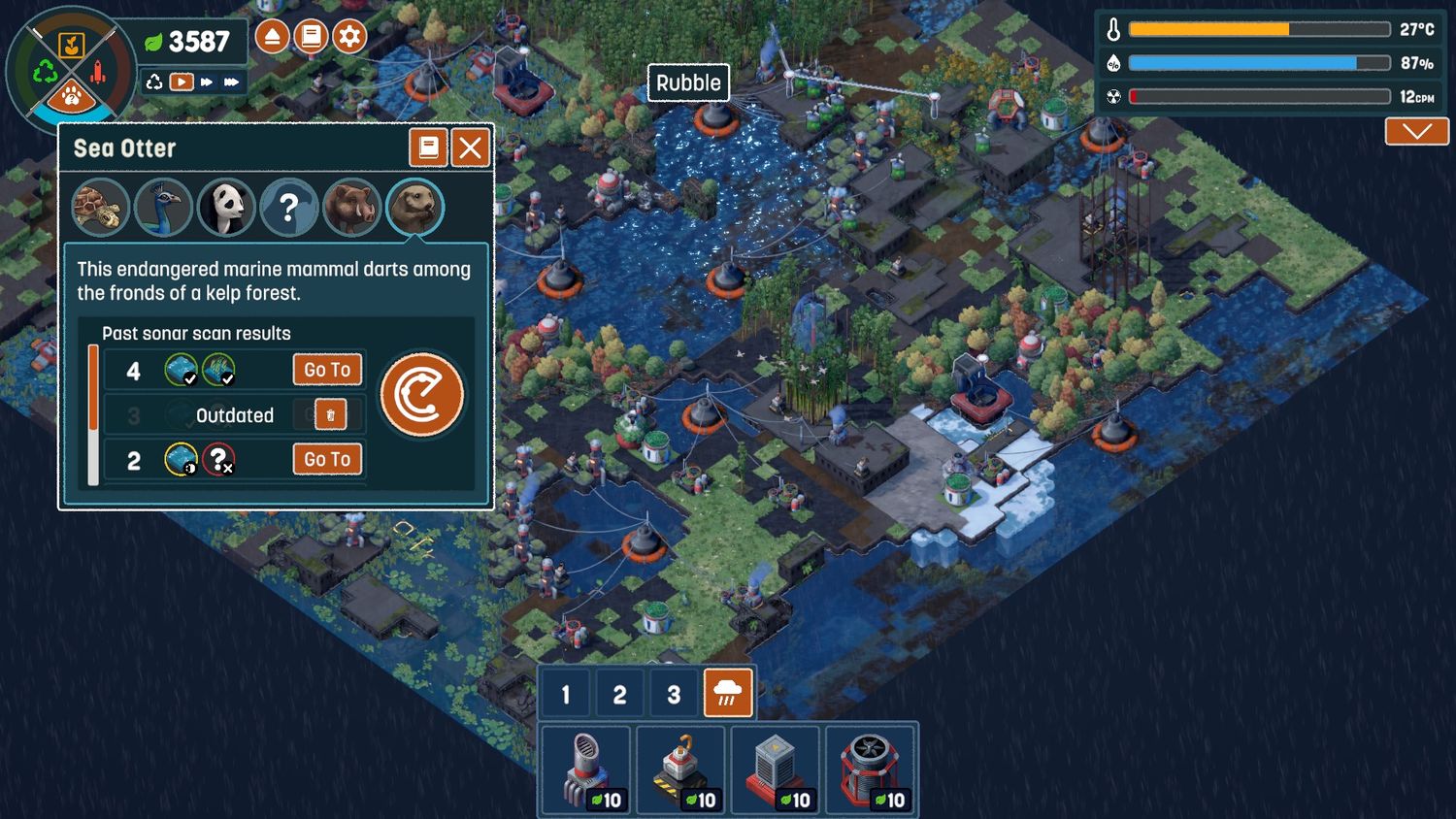Select the wild boar animal portrait

click(351, 207)
